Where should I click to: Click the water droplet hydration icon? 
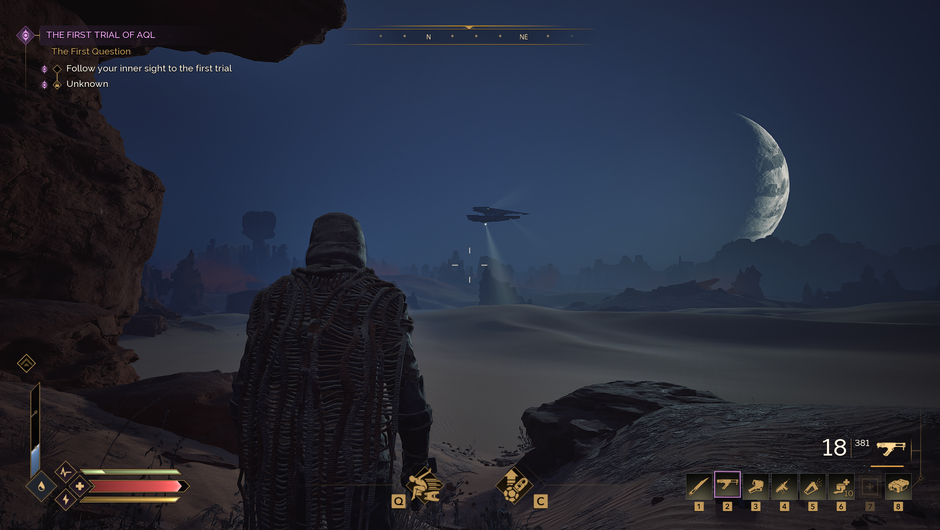(39, 487)
